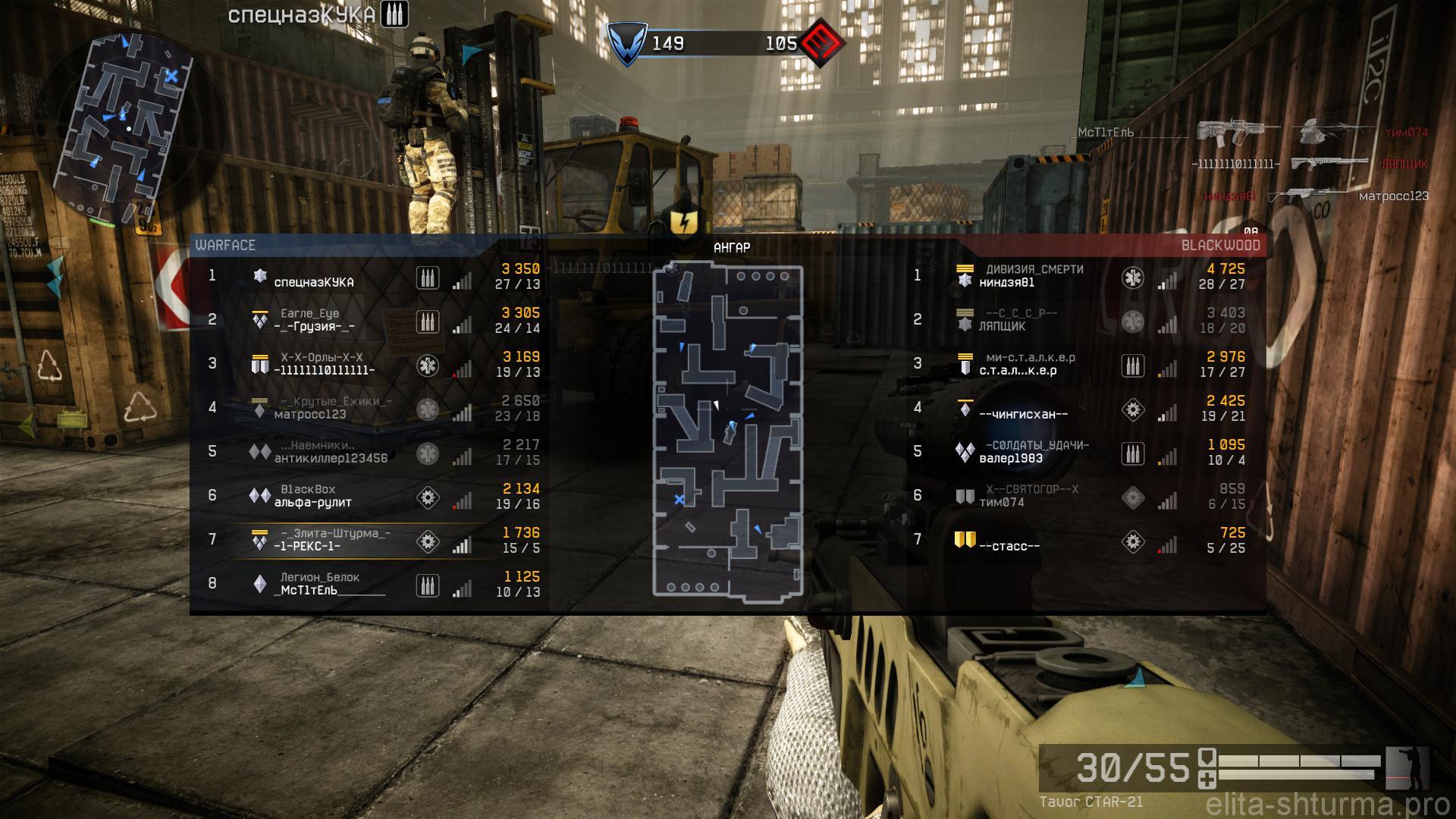This screenshot has height=819, width=1456.
Task: Click the red Blackwood team emblem
Action: (822, 44)
